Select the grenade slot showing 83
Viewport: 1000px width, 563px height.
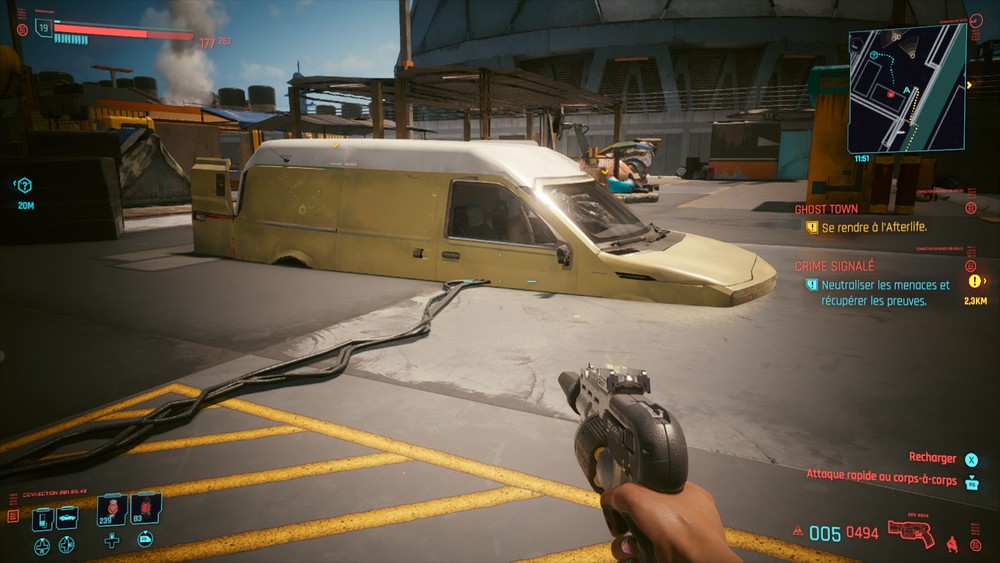(x=145, y=509)
